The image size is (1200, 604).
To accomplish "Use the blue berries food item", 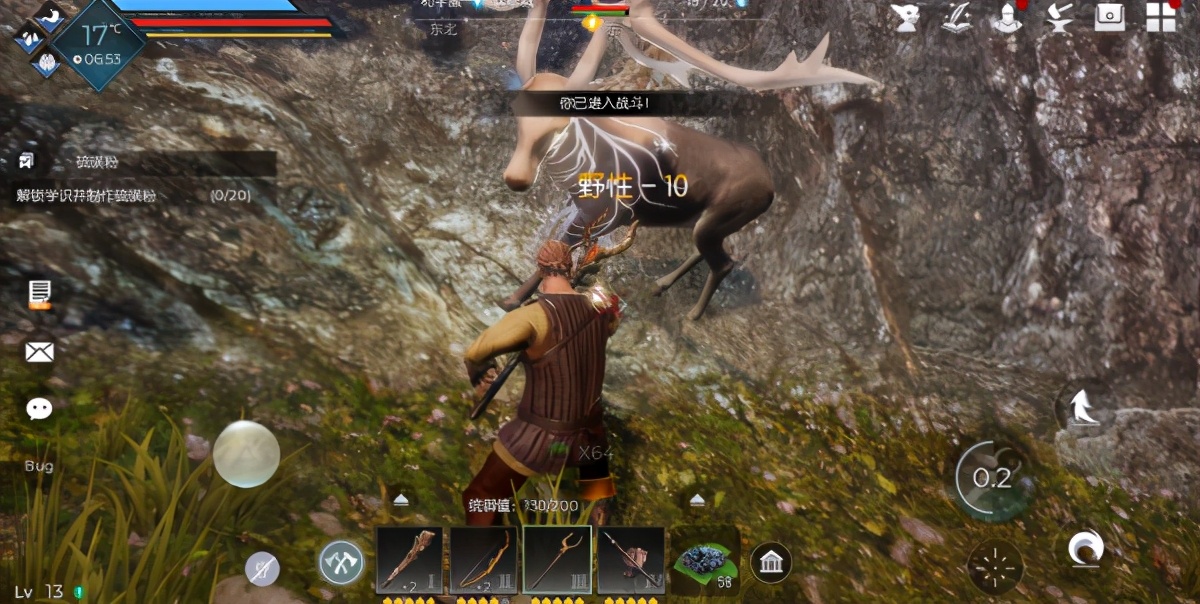I will click(705, 560).
